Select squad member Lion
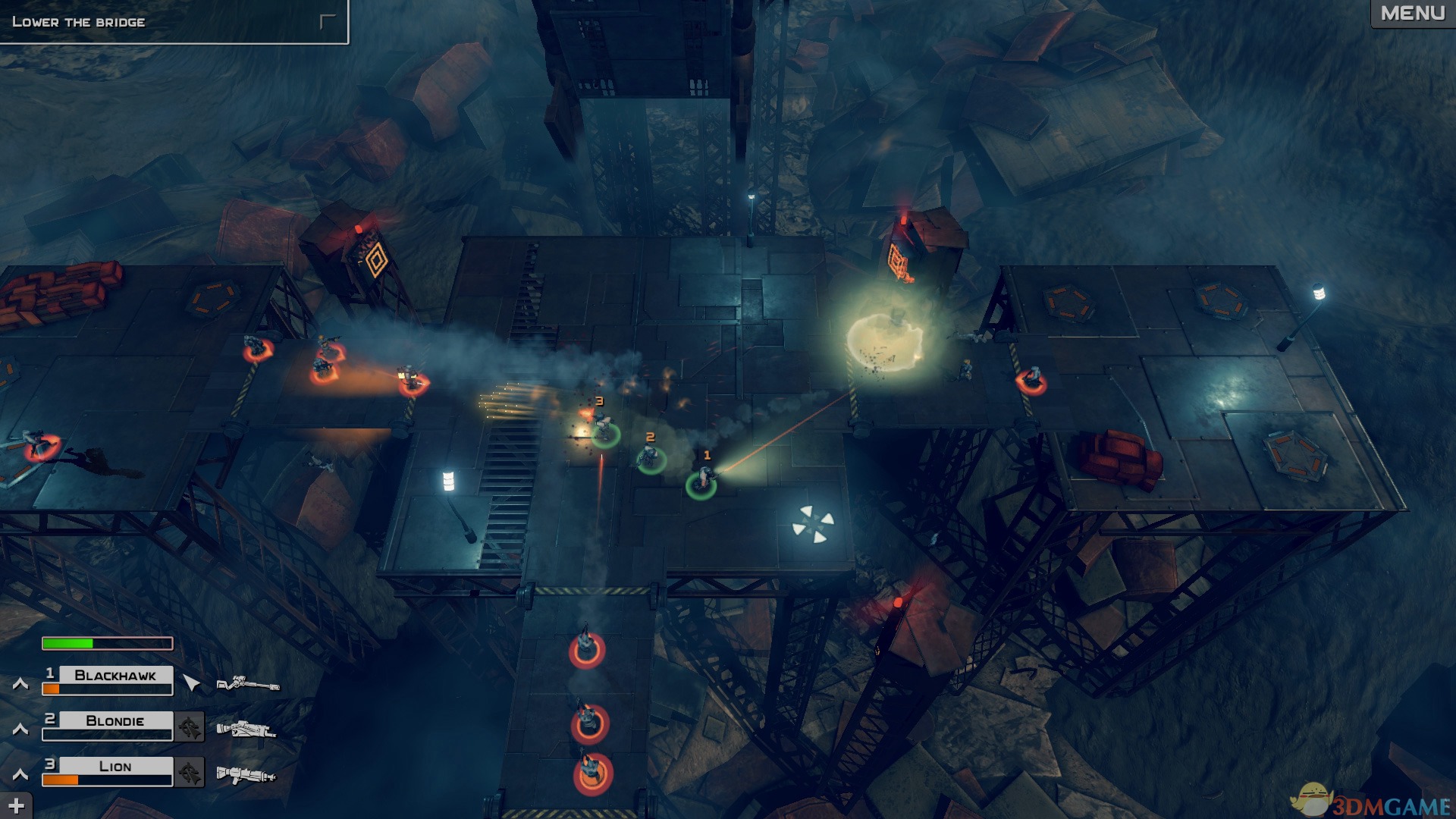Viewport: 1456px width, 819px height. [x=115, y=766]
